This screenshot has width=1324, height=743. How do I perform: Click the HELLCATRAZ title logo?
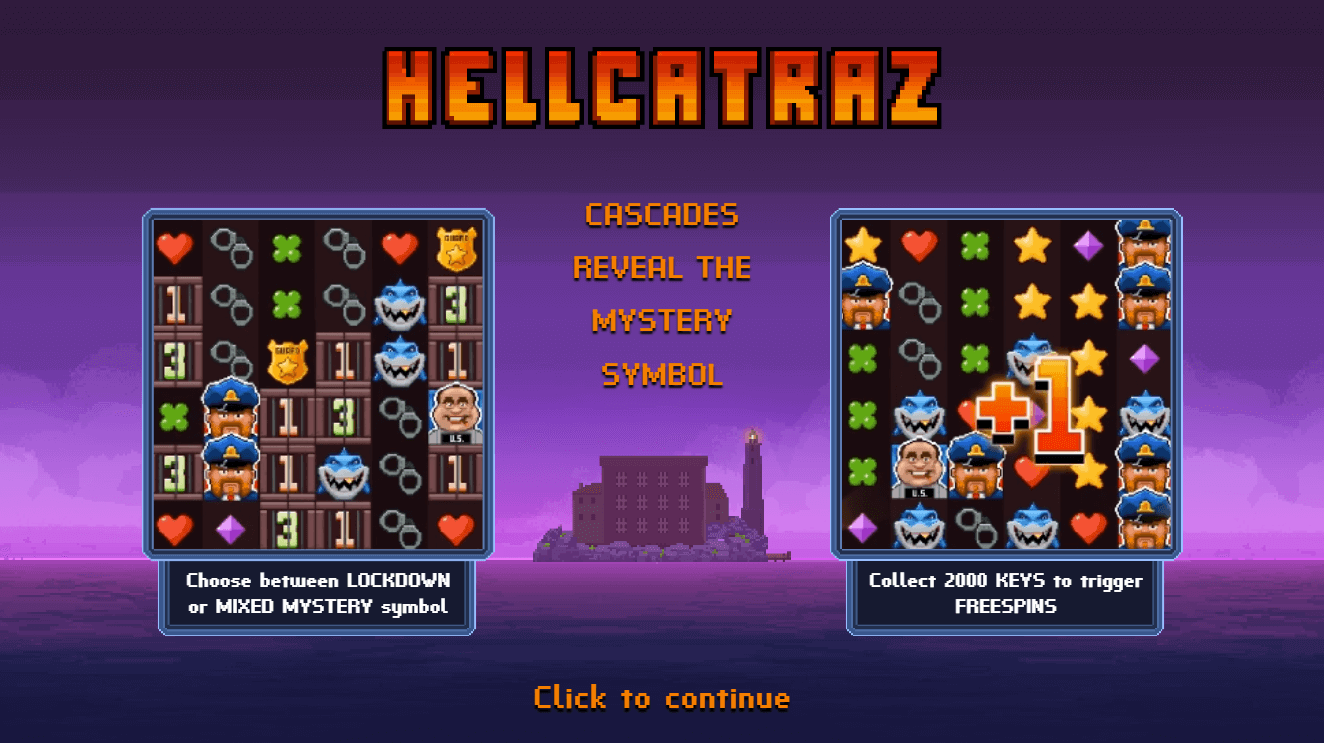(x=662, y=85)
